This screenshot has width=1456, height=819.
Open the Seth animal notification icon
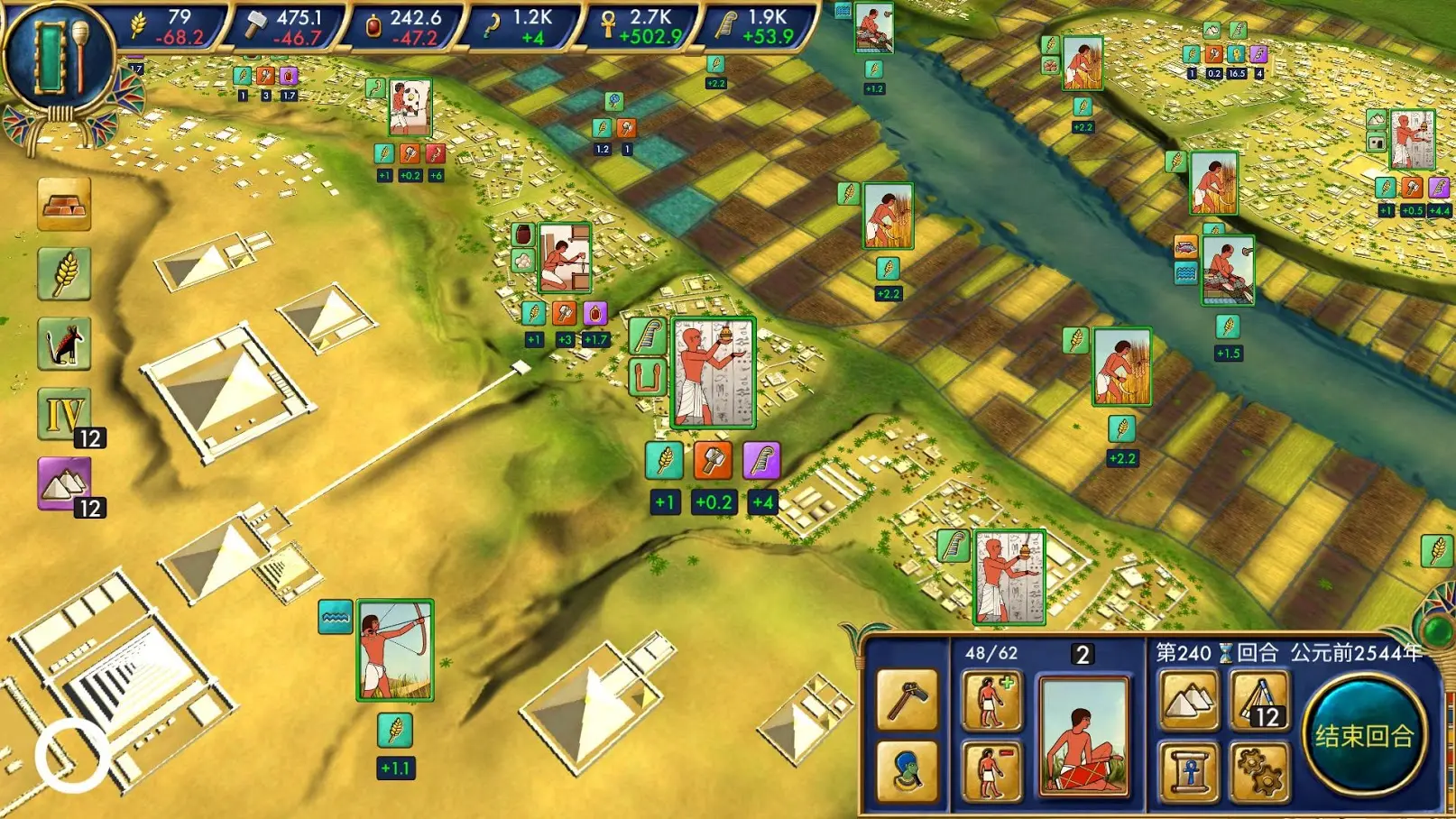coord(64,344)
